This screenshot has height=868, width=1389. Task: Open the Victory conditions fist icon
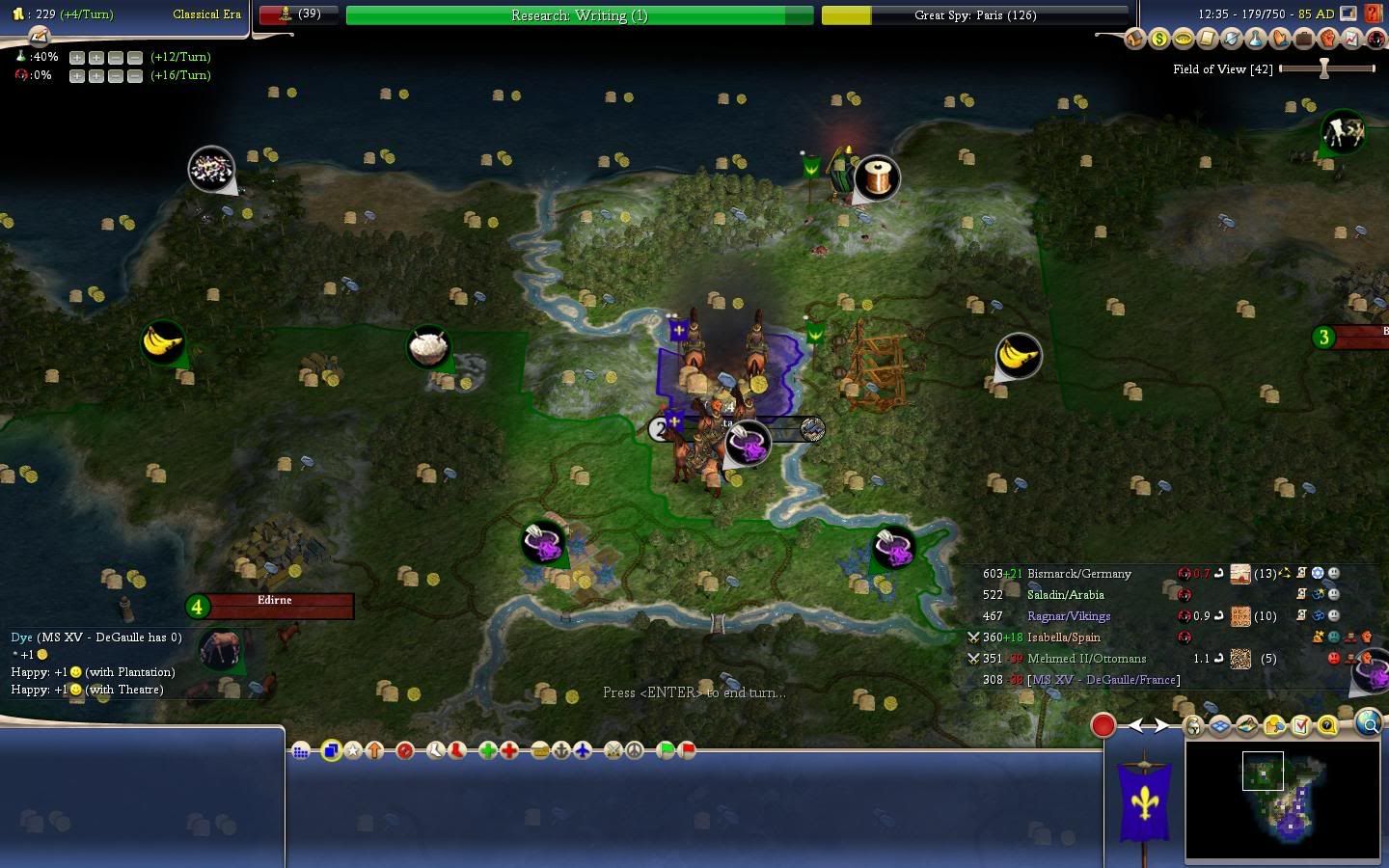(x=1327, y=39)
